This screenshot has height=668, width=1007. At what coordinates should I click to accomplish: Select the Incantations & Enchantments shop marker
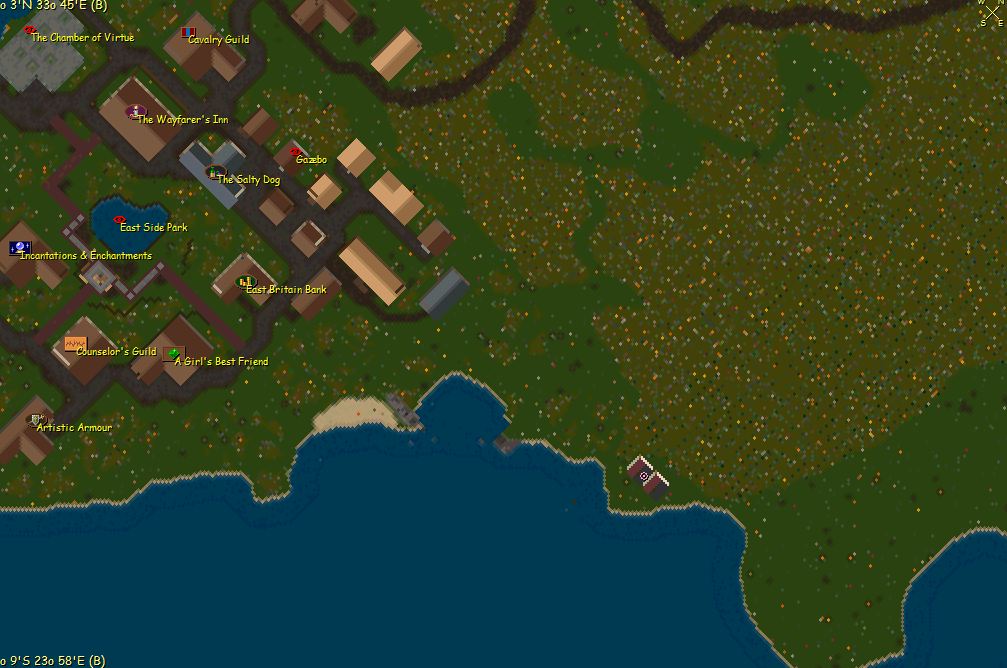click(19, 247)
